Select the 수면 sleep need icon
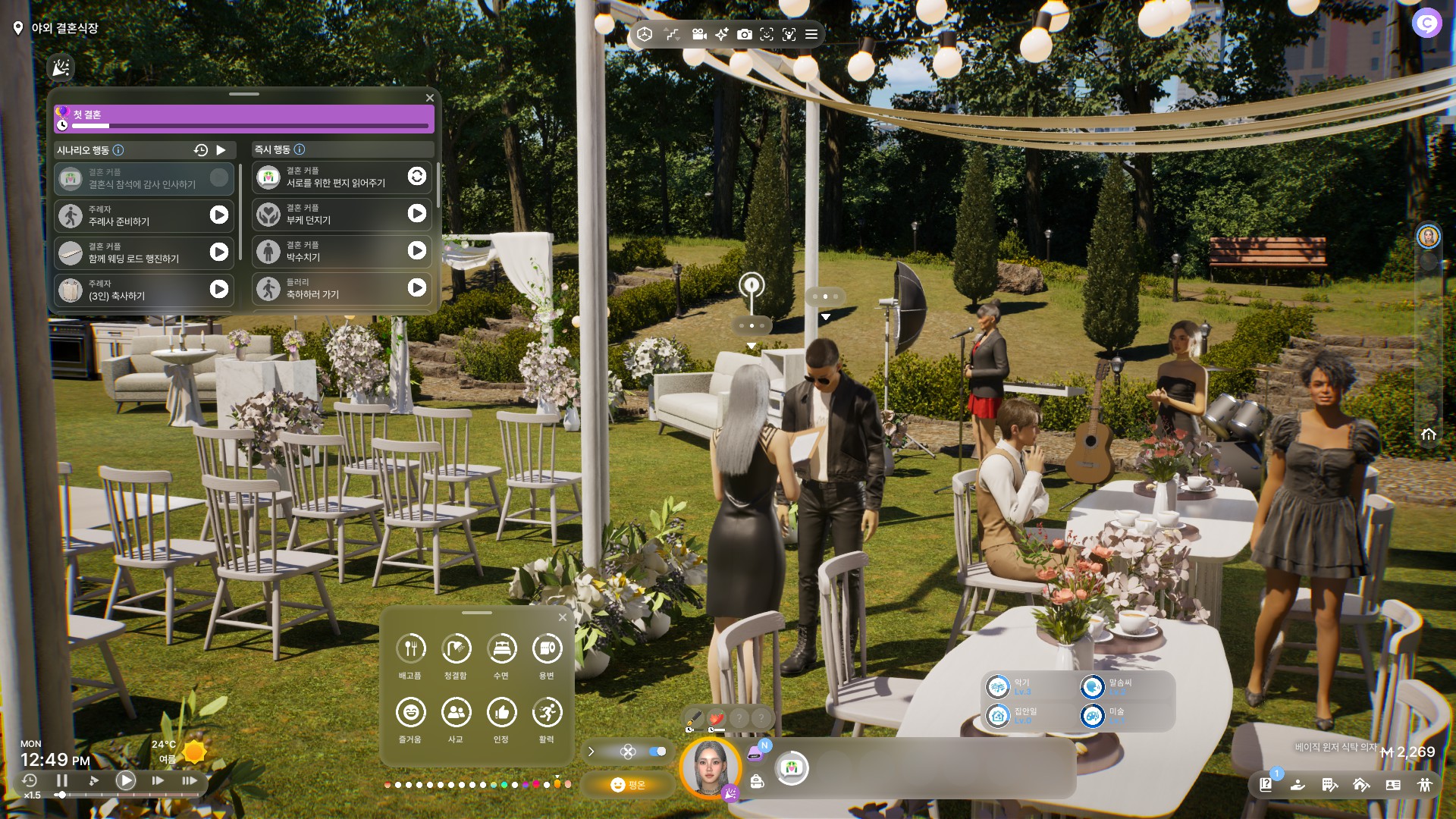1456x819 pixels. tap(501, 649)
